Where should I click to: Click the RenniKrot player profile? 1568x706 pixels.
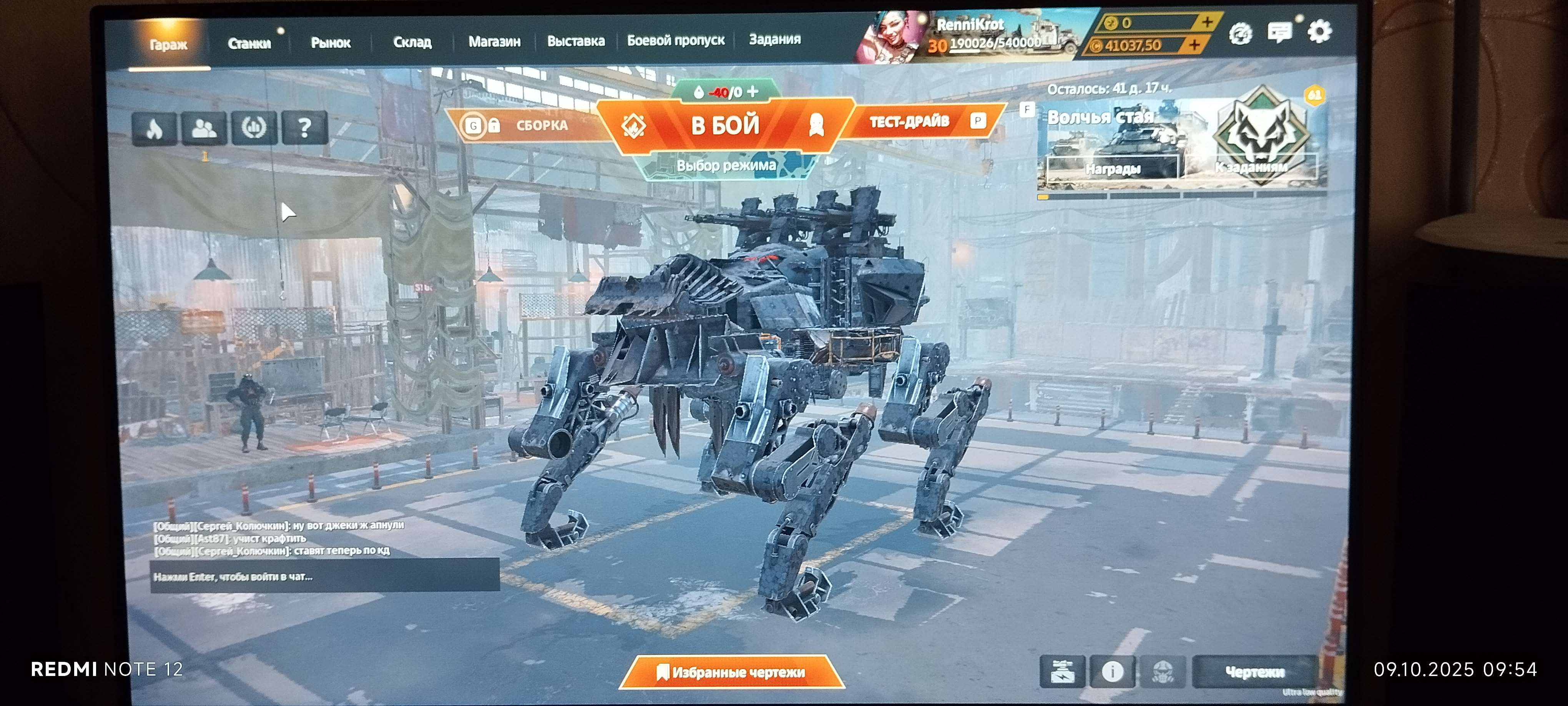tap(969, 25)
